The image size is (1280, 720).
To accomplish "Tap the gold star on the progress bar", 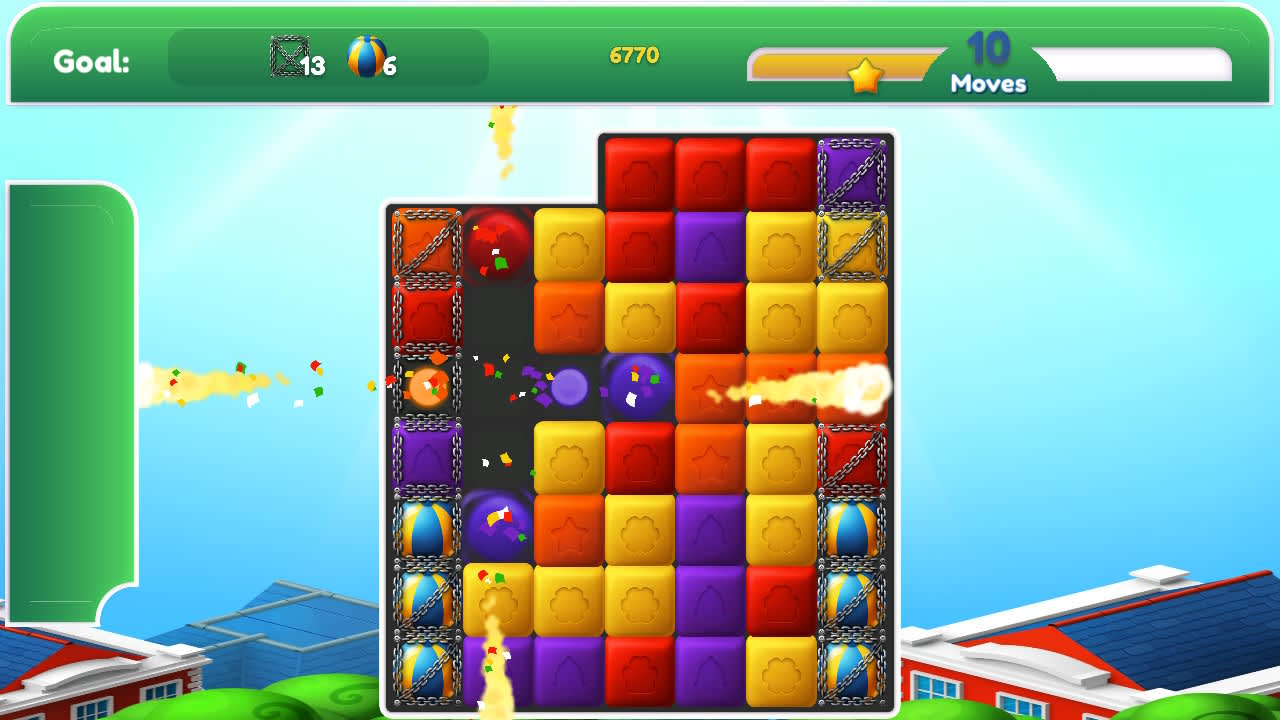I will point(866,73).
